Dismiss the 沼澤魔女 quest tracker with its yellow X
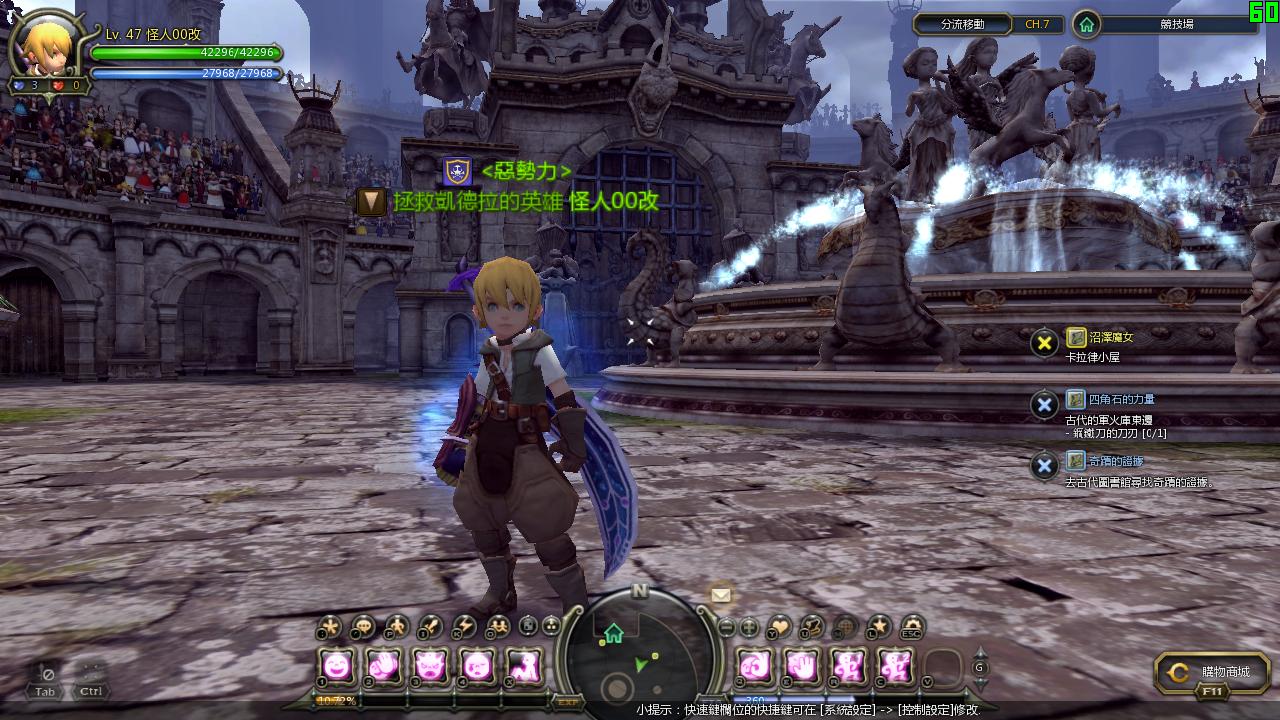The width and height of the screenshot is (1280, 720). (1045, 343)
